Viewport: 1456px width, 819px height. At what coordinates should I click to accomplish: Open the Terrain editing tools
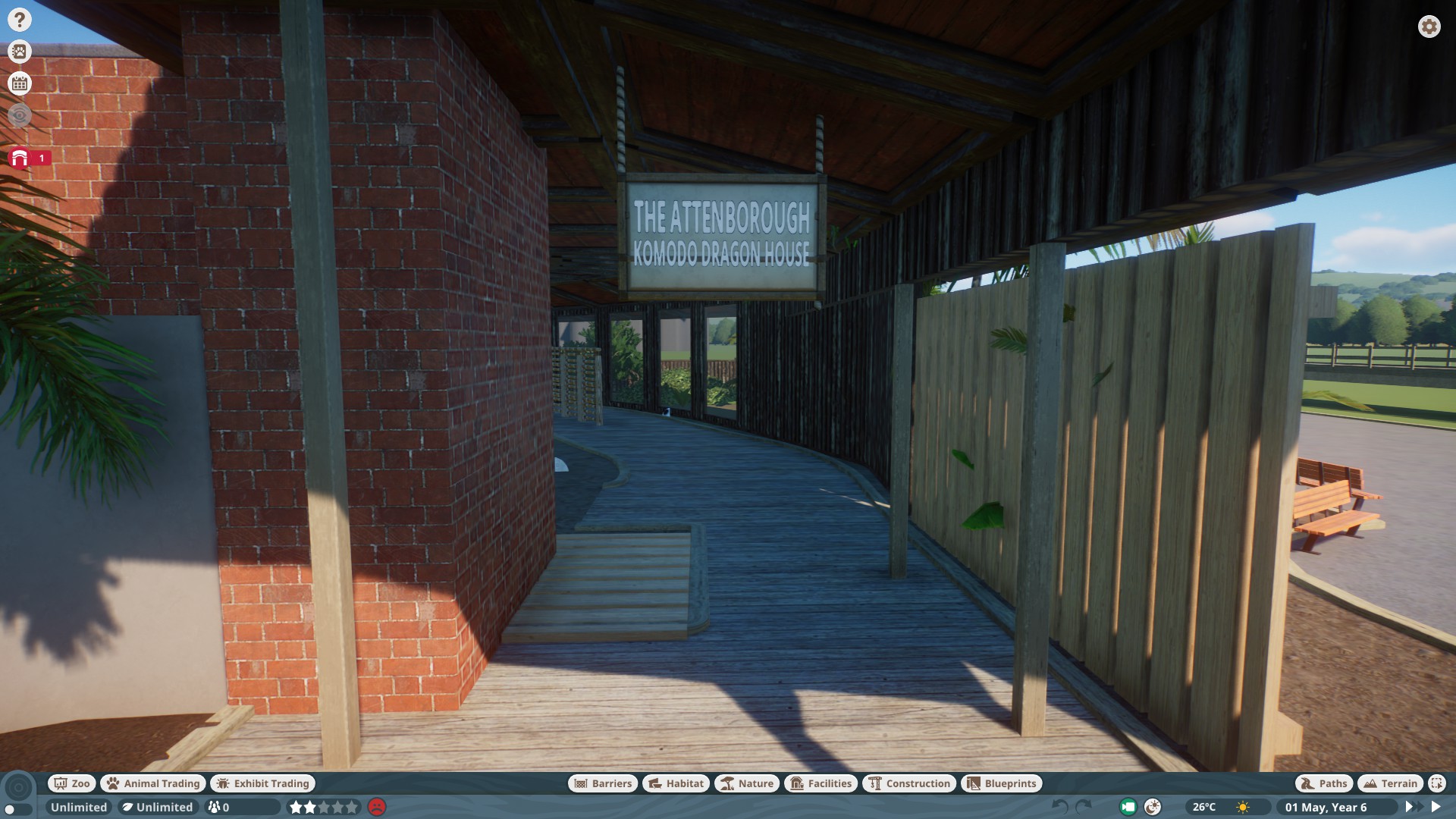point(1391,783)
